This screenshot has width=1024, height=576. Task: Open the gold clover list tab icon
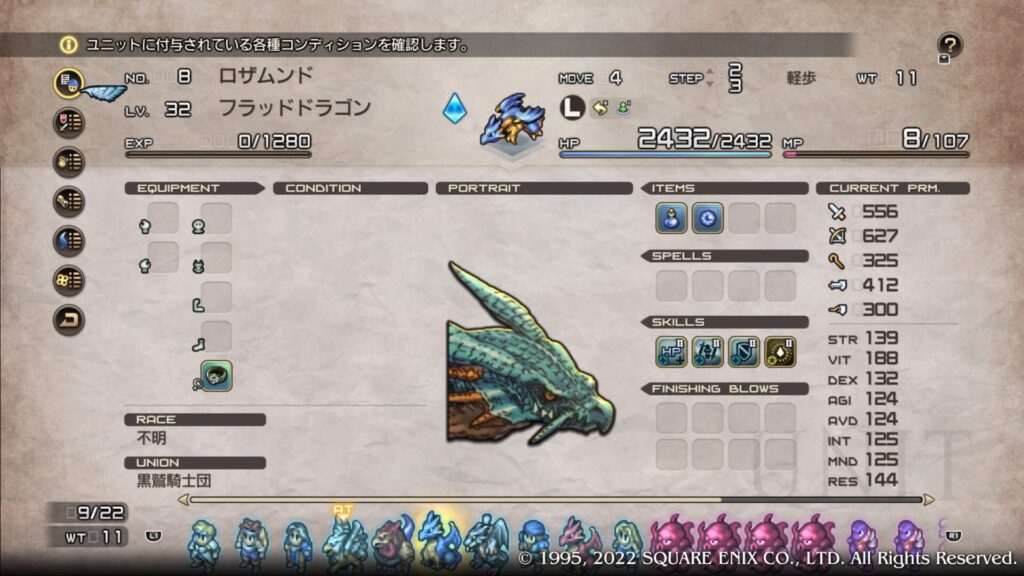coord(68,281)
